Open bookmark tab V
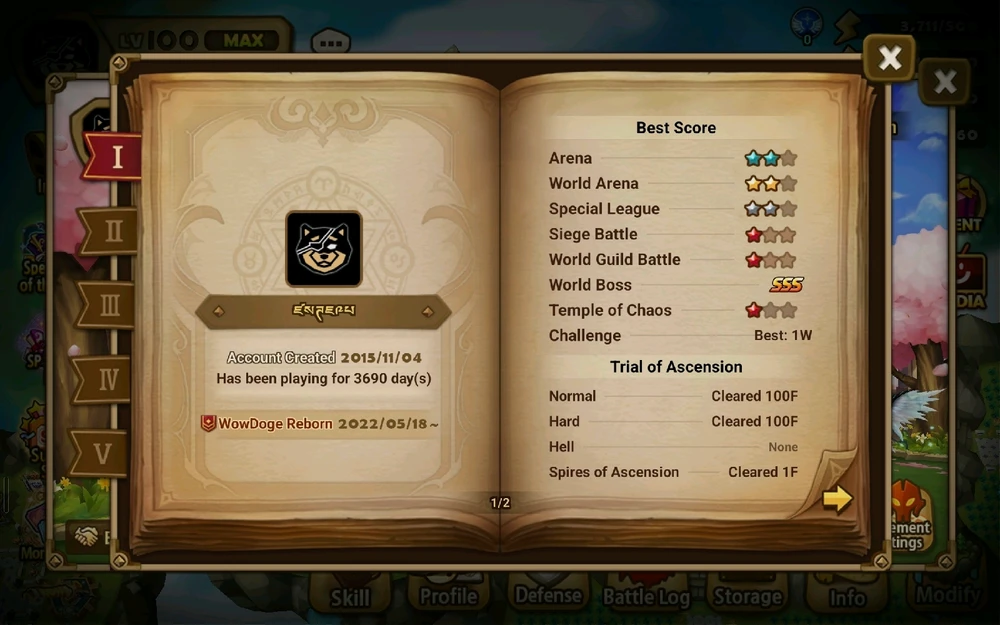Screen dimensions: 1000x625 102,454
